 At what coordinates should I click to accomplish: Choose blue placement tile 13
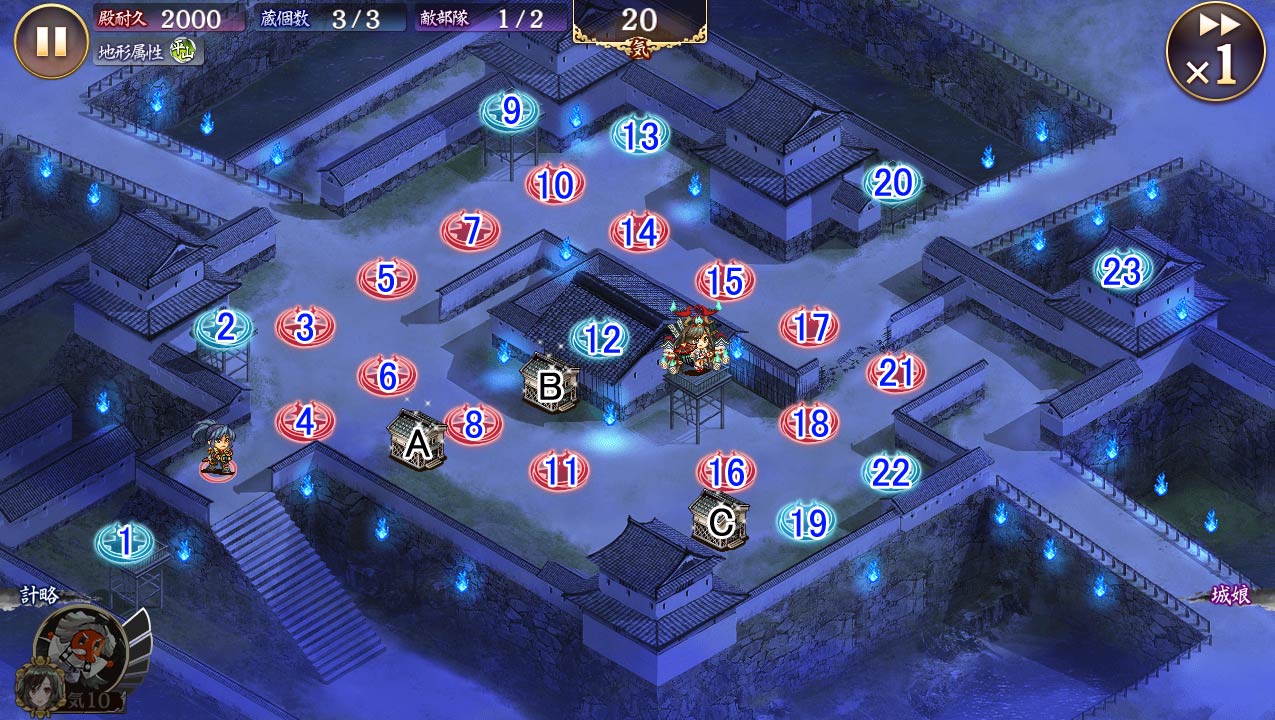[x=640, y=135]
